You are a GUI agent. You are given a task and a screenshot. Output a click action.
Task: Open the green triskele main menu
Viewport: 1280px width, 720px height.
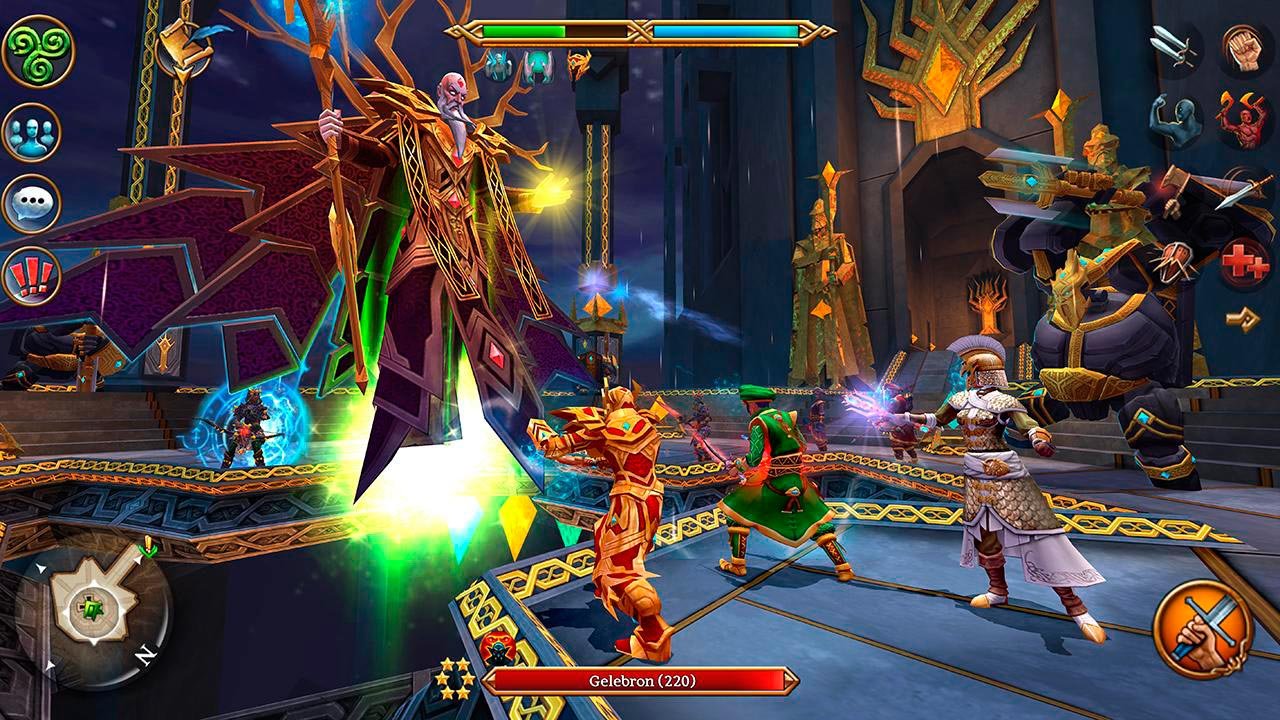pyautogui.click(x=38, y=52)
